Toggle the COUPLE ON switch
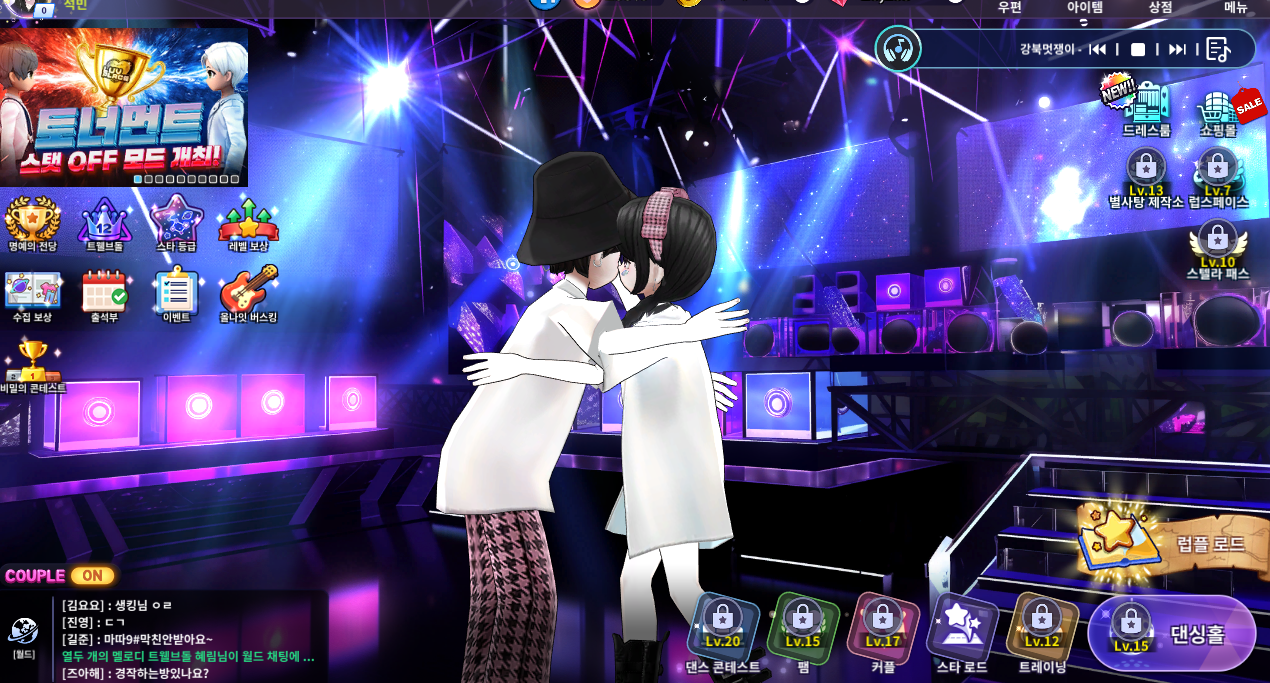The height and width of the screenshot is (683, 1270). [91, 576]
